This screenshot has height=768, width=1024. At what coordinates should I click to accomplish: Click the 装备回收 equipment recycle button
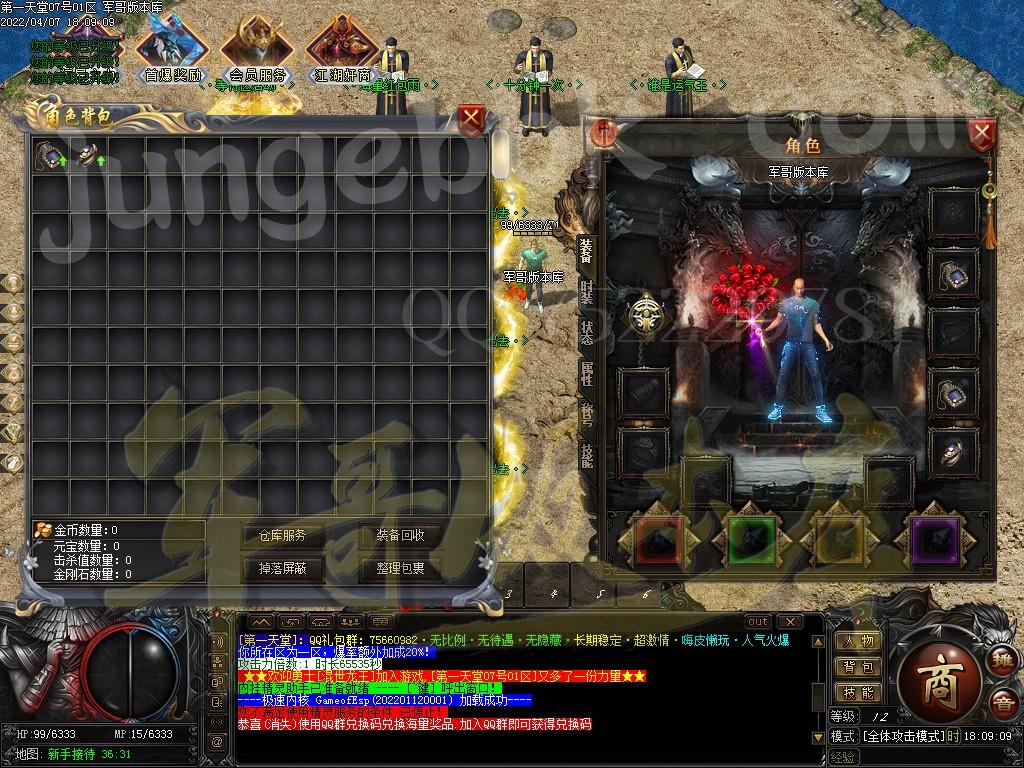coord(400,536)
